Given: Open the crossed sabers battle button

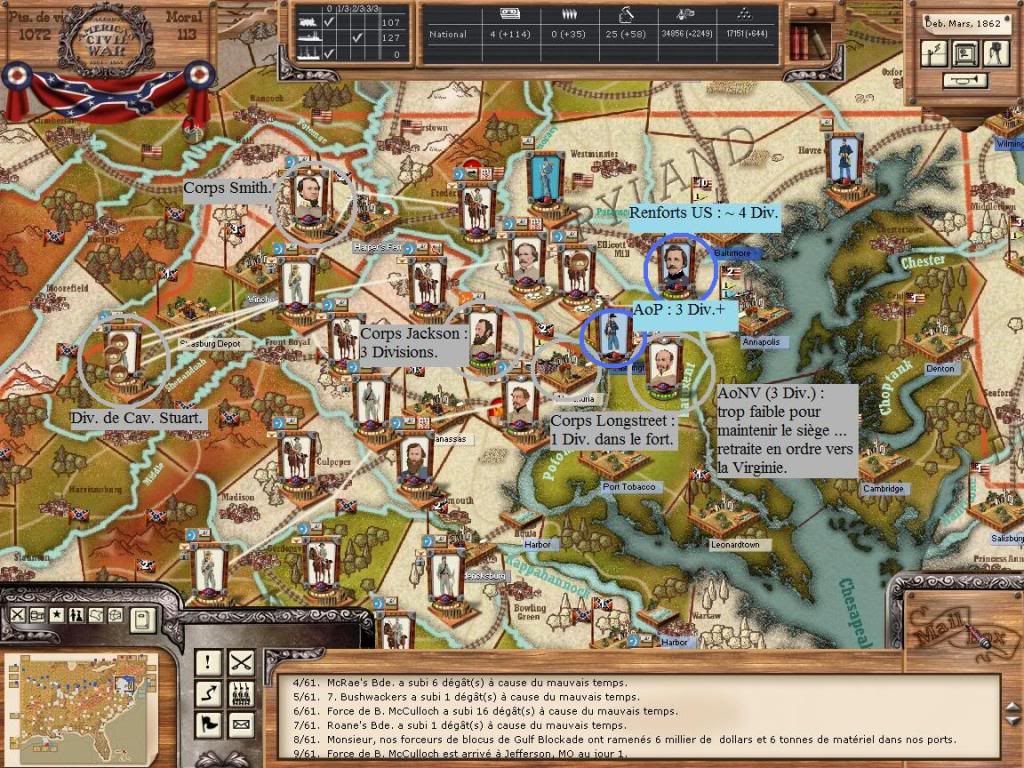Looking at the screenshot, I should click(x=241, y=661).
